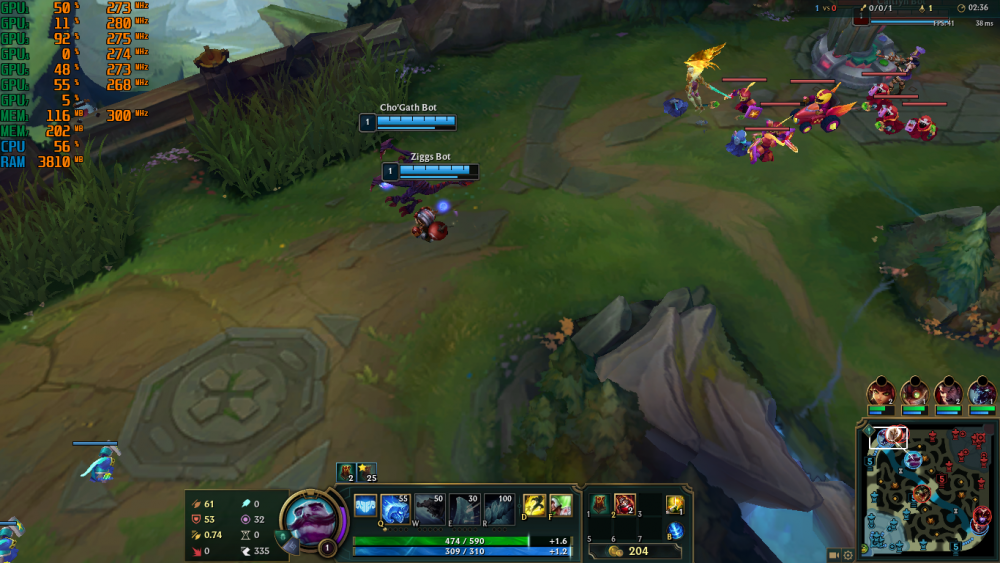Toggle the camera button beside the minimap
The width and height of the screenshot is (1000, 563).
(834, 555)
